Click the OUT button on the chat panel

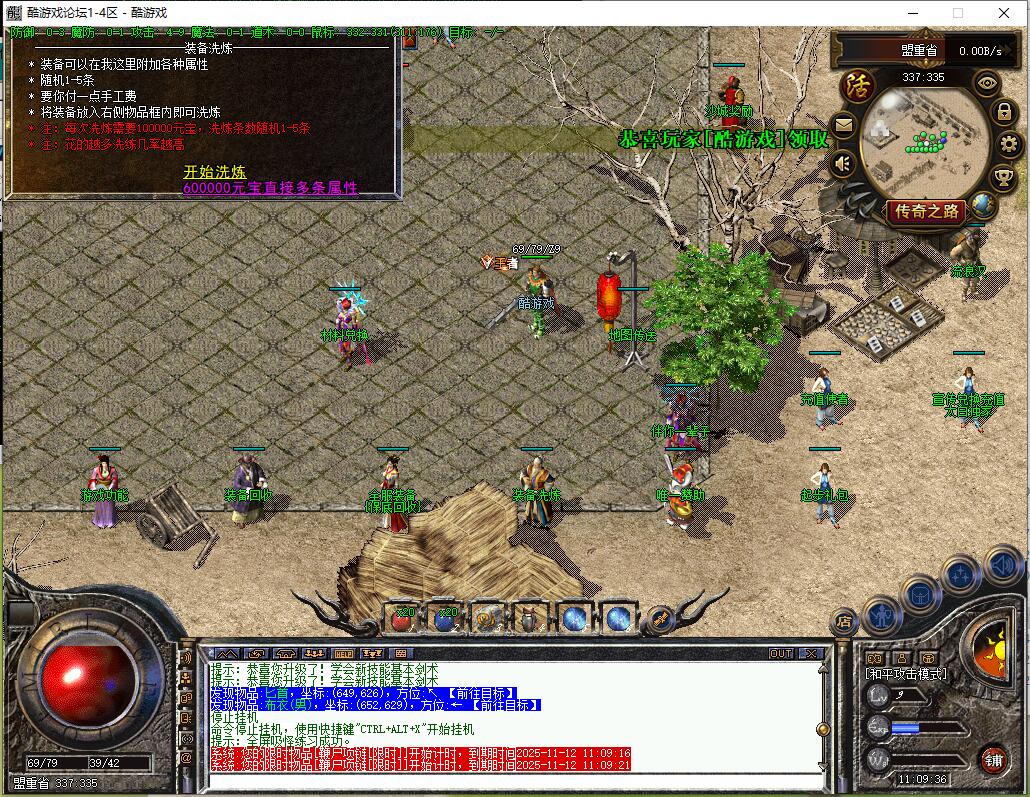point(781,653)
